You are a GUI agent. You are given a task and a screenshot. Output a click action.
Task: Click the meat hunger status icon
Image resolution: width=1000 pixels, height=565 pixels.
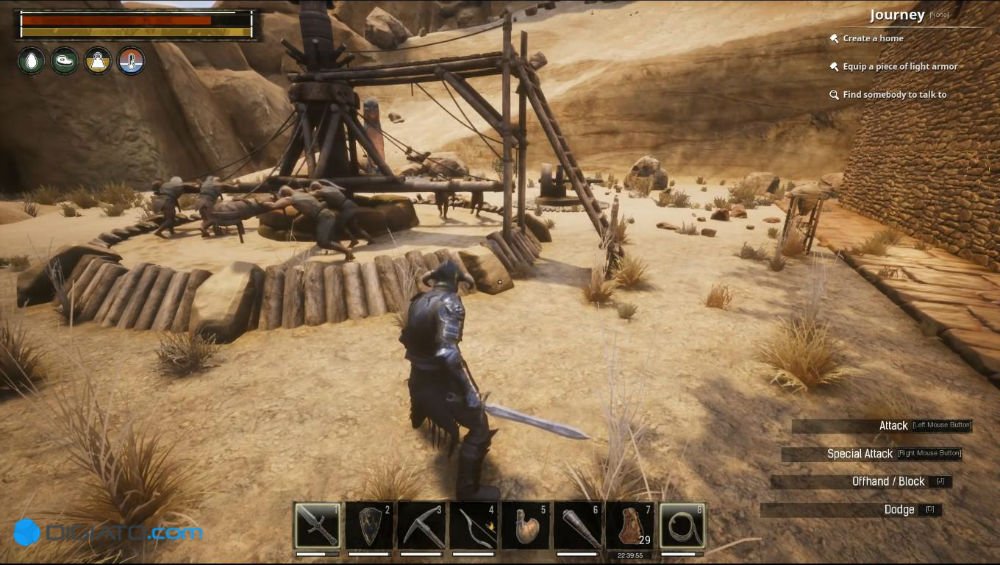tap(64, 60)
